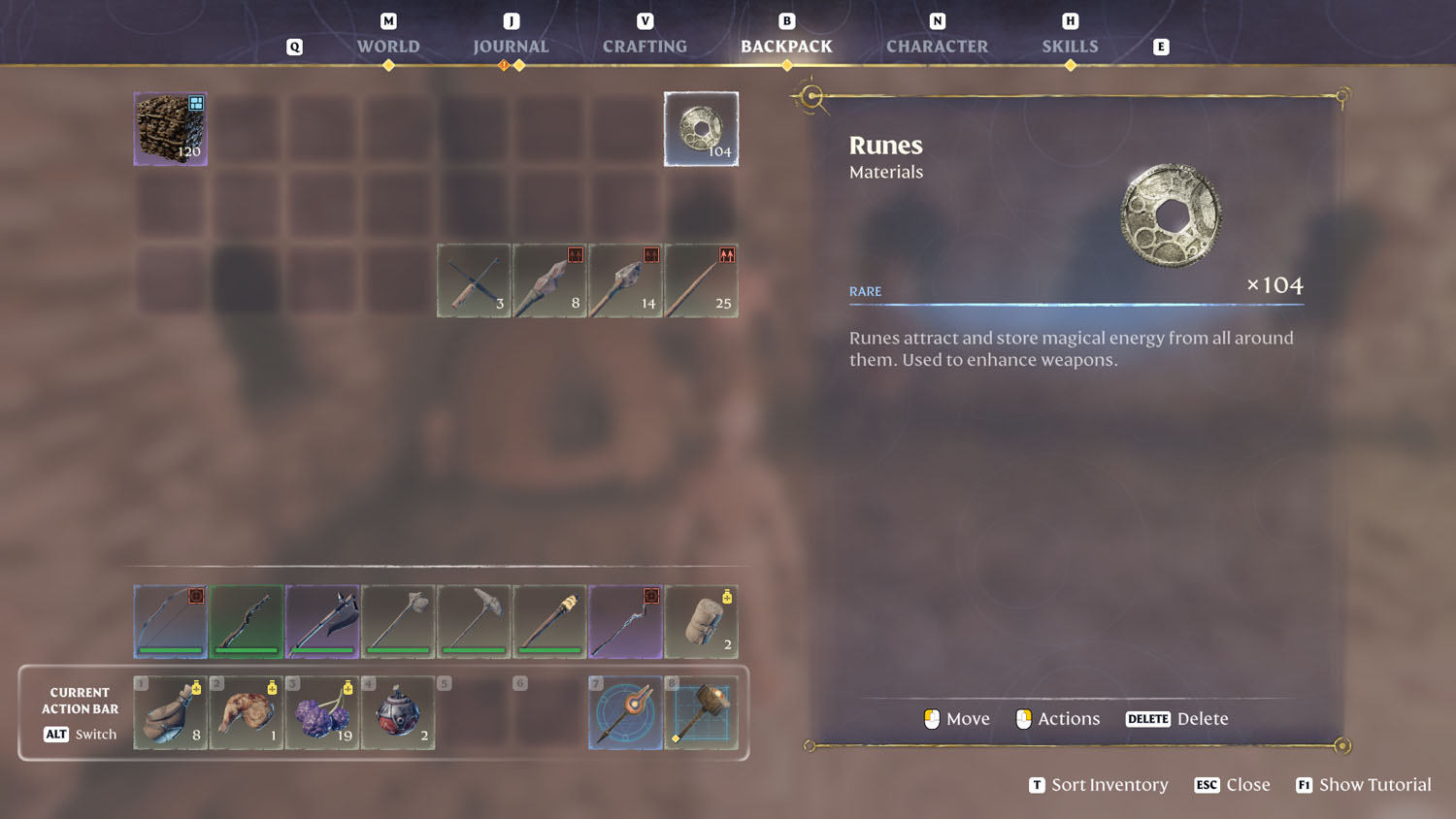Select the battle axe in the purple slot

(322, 621)
